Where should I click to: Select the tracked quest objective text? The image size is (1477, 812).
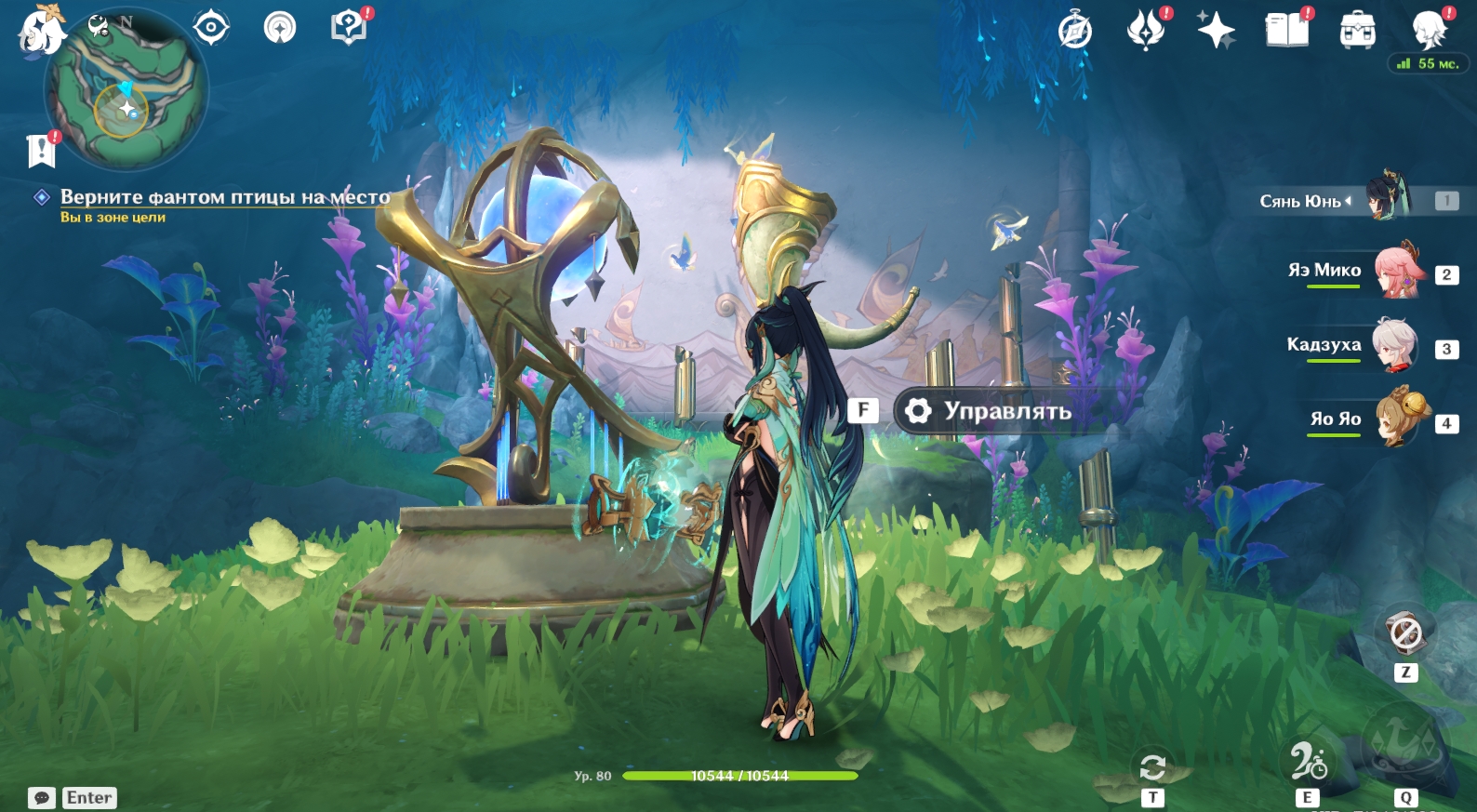coord(225,197)
